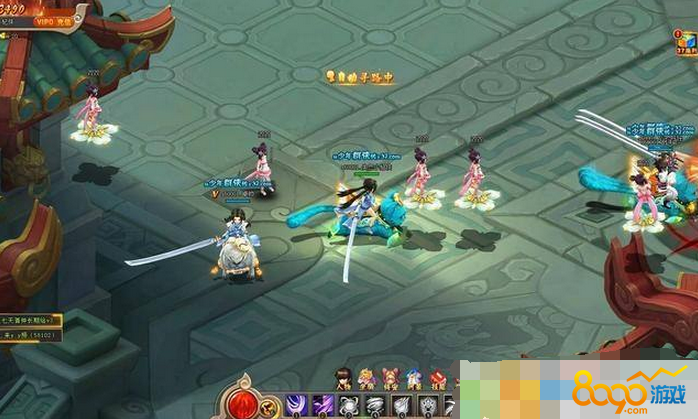Screen dimensions: 698x419
Task: Click the small gold swirl button beside orb
Action: tap(271, 407)
